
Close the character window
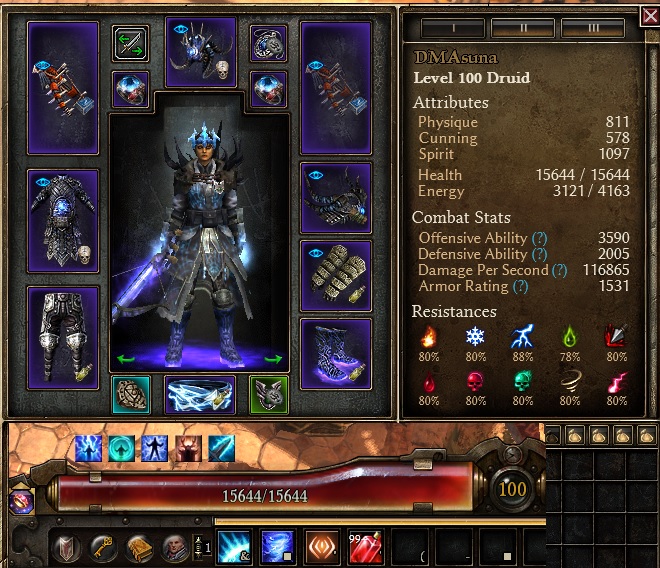648,16
